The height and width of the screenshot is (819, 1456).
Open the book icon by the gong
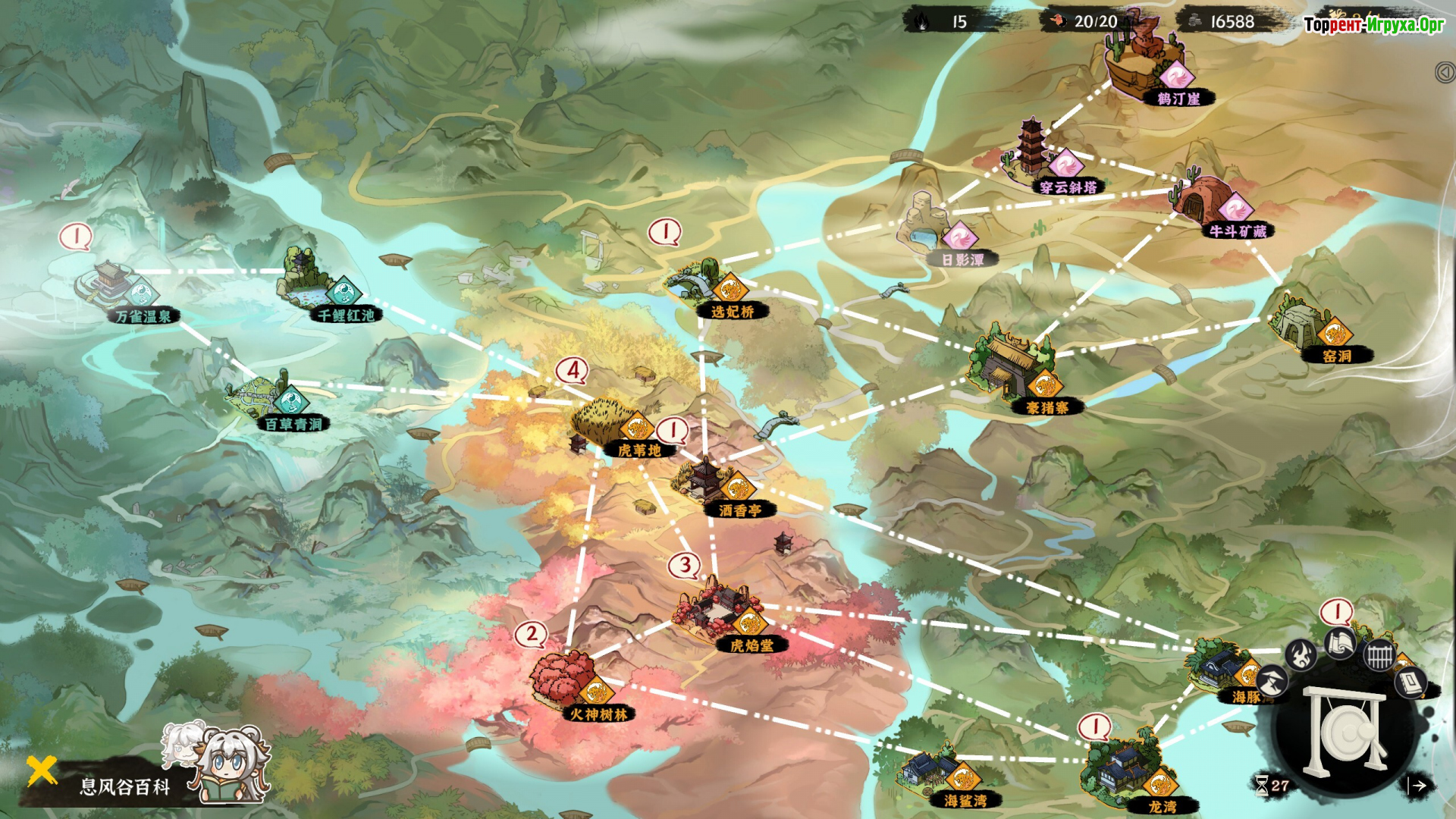(1410, 684)
